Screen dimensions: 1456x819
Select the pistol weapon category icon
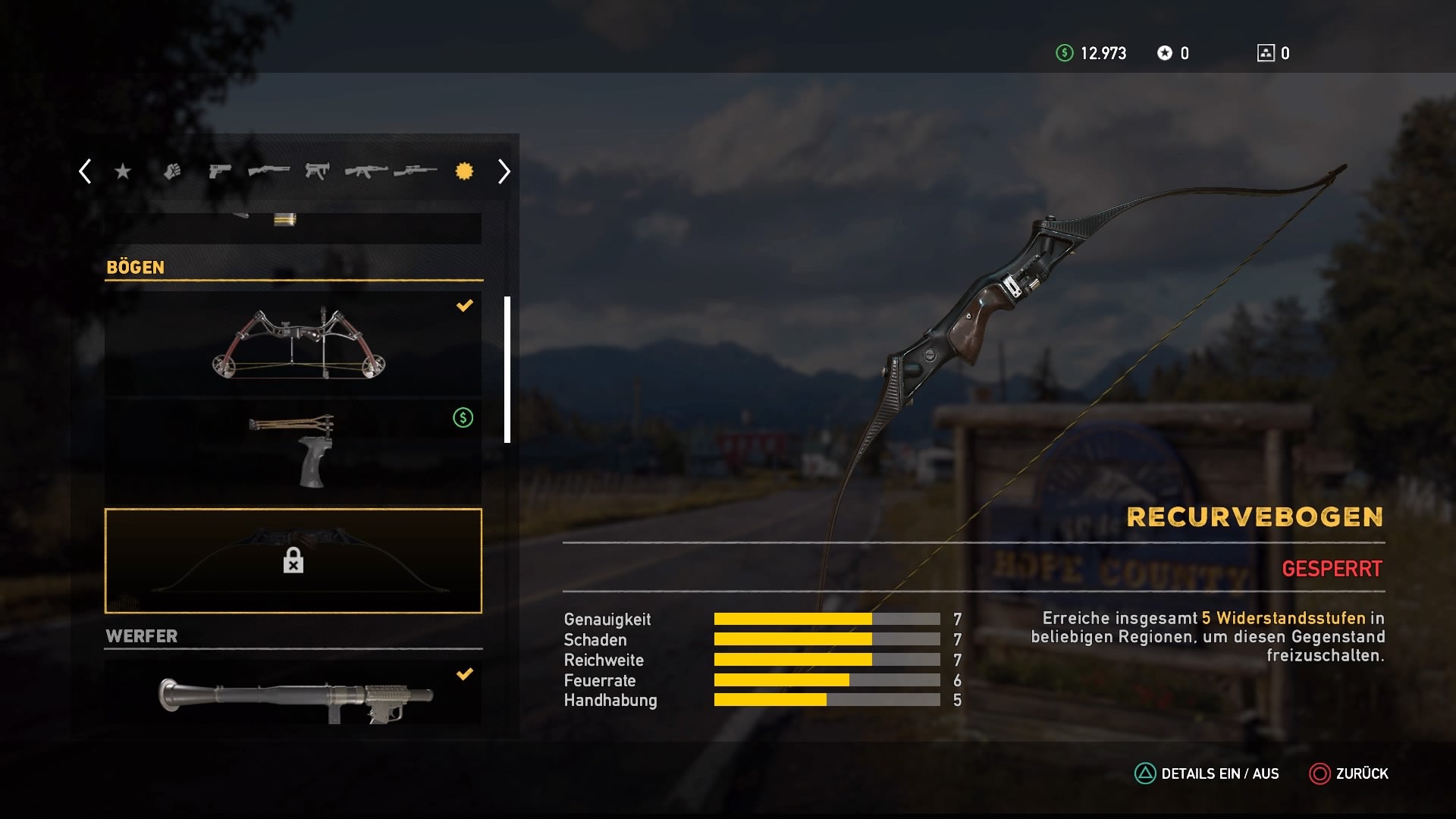219,171
